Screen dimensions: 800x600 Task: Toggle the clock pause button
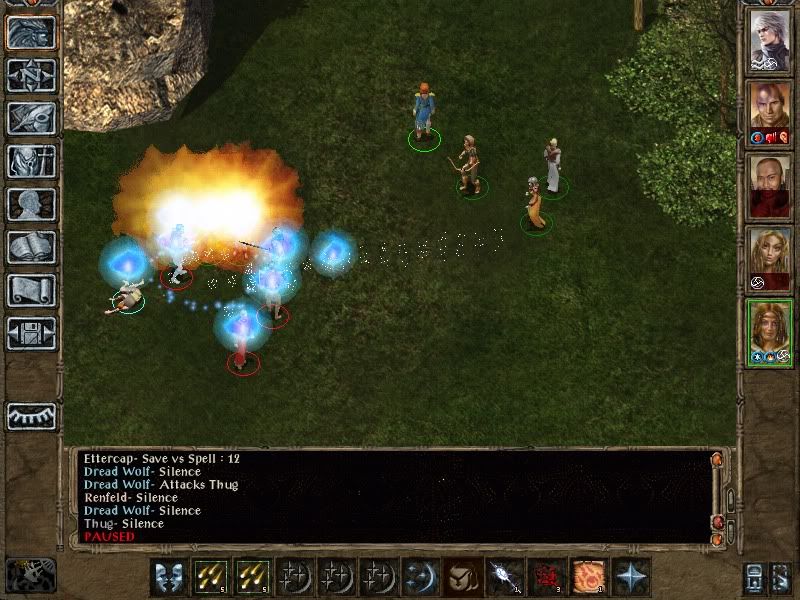coord(30,575)
